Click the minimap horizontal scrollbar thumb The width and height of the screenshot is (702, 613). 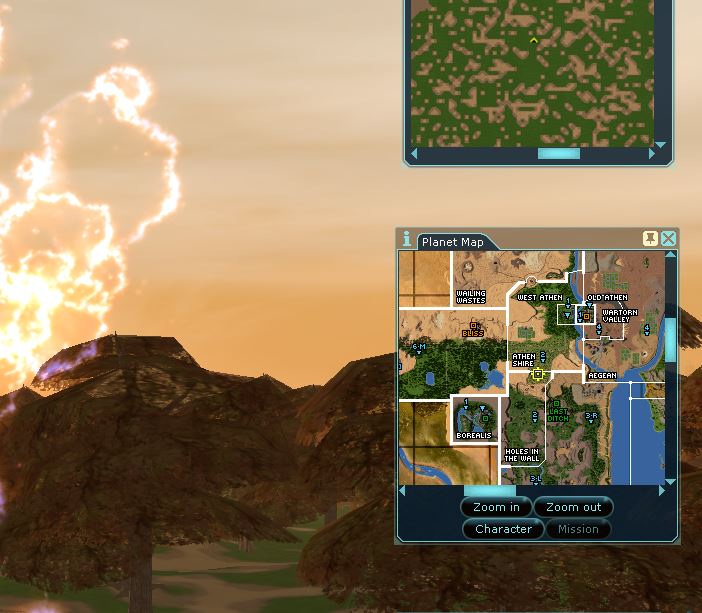coord(558,154)
